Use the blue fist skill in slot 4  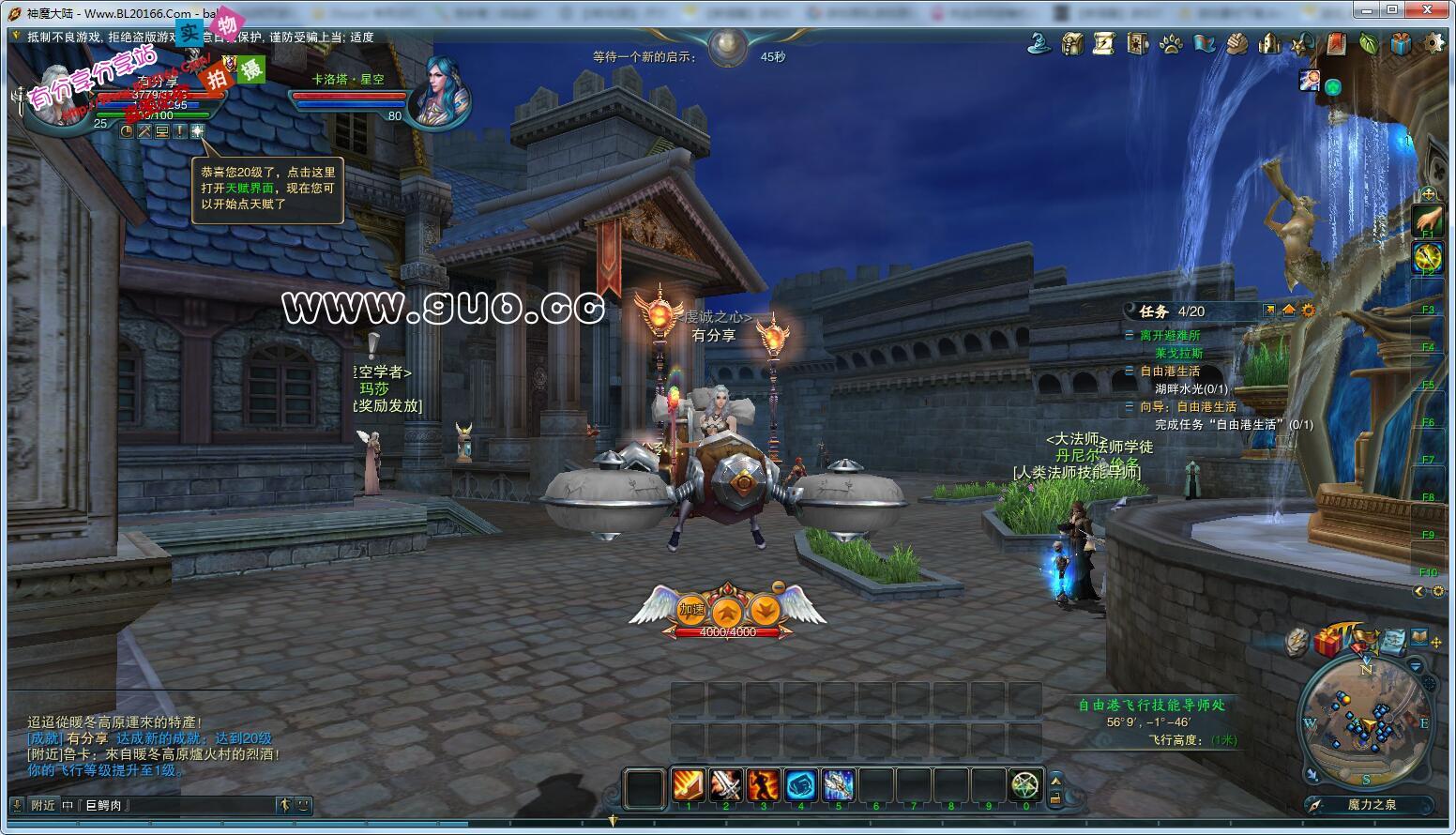pyautogui.click(x=801, y=784)
